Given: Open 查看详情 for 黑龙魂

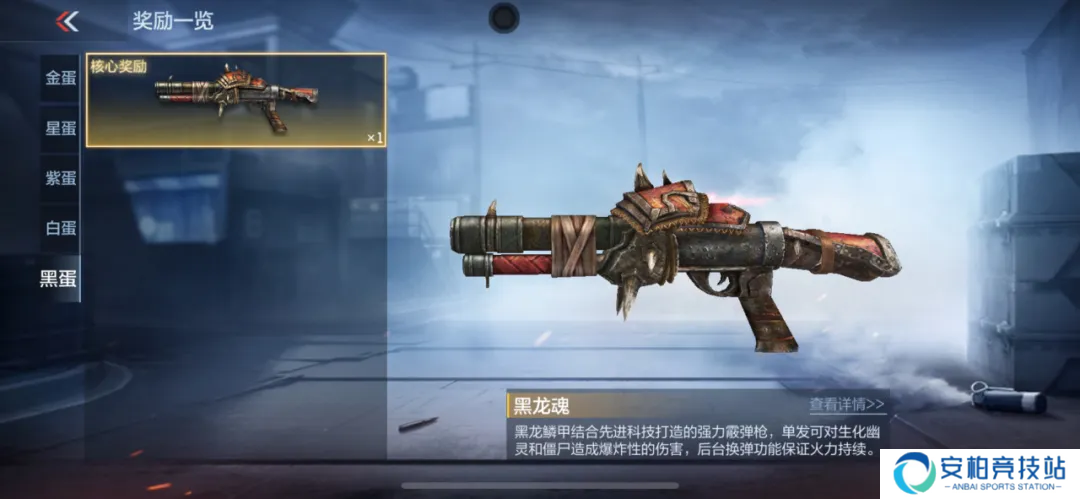Looking at the screenshot, I should click(x=847, y=405).
